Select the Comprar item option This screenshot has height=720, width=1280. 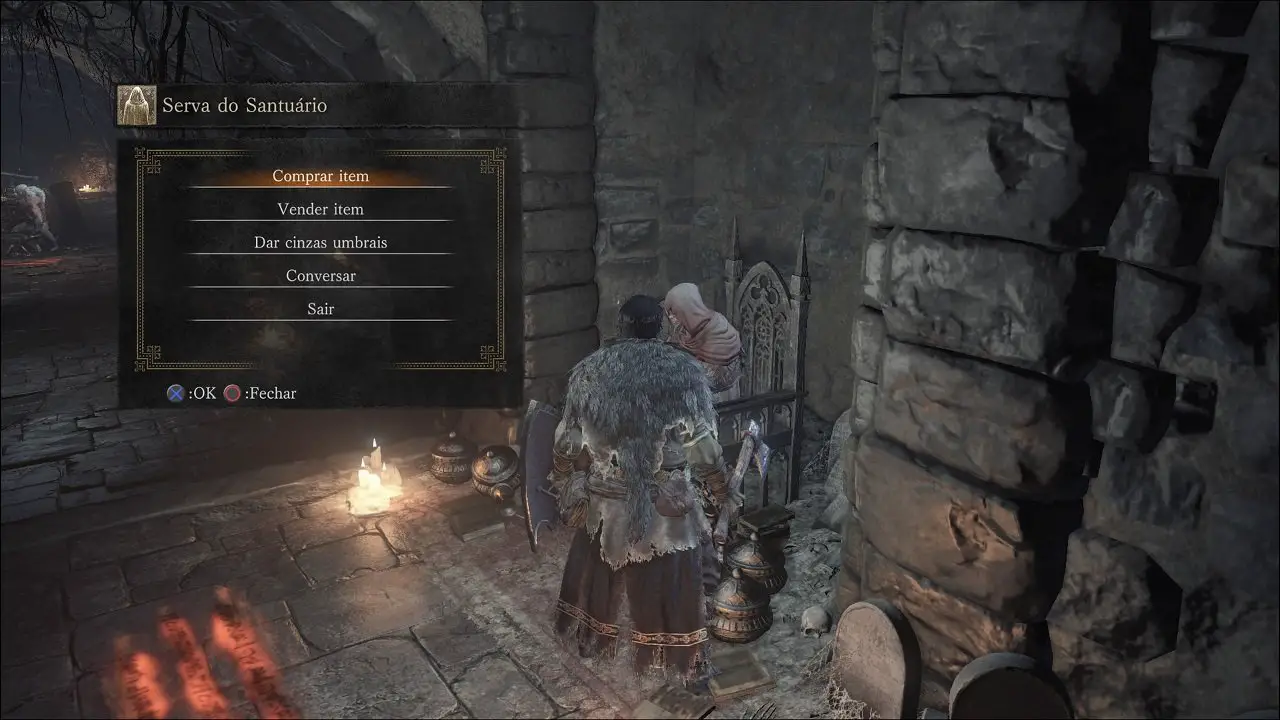pos(321,176)
